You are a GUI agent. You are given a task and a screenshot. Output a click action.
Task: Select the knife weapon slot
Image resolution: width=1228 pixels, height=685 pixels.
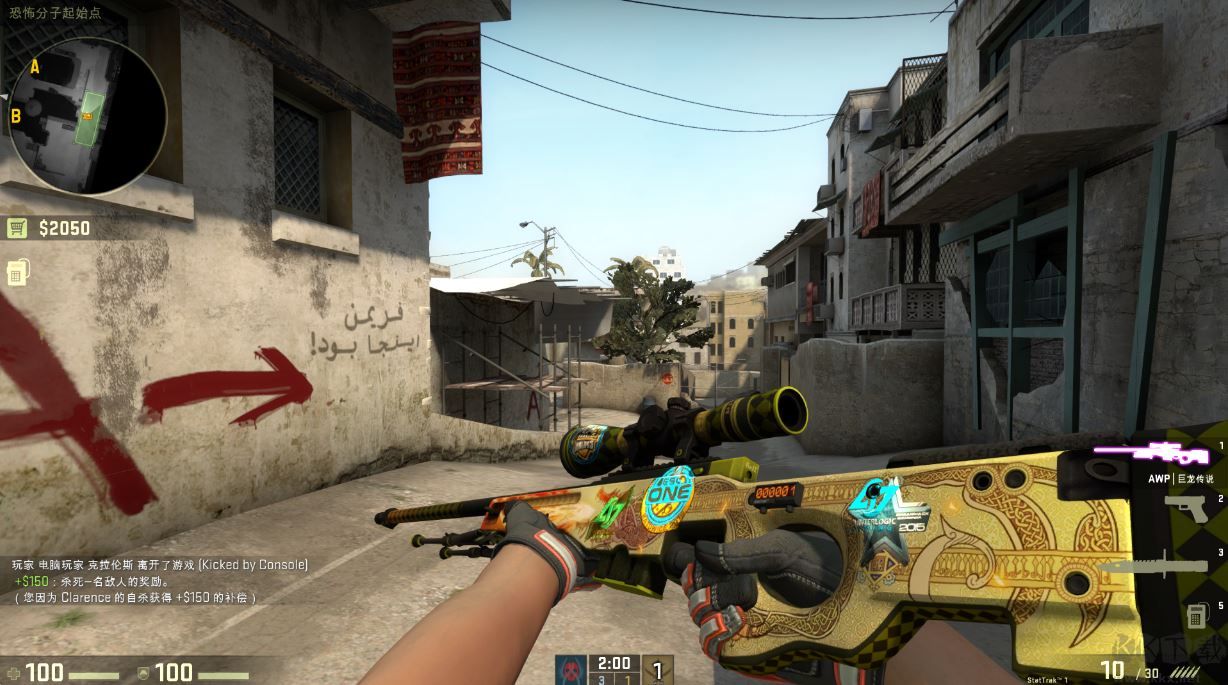tap(1155, 566)
